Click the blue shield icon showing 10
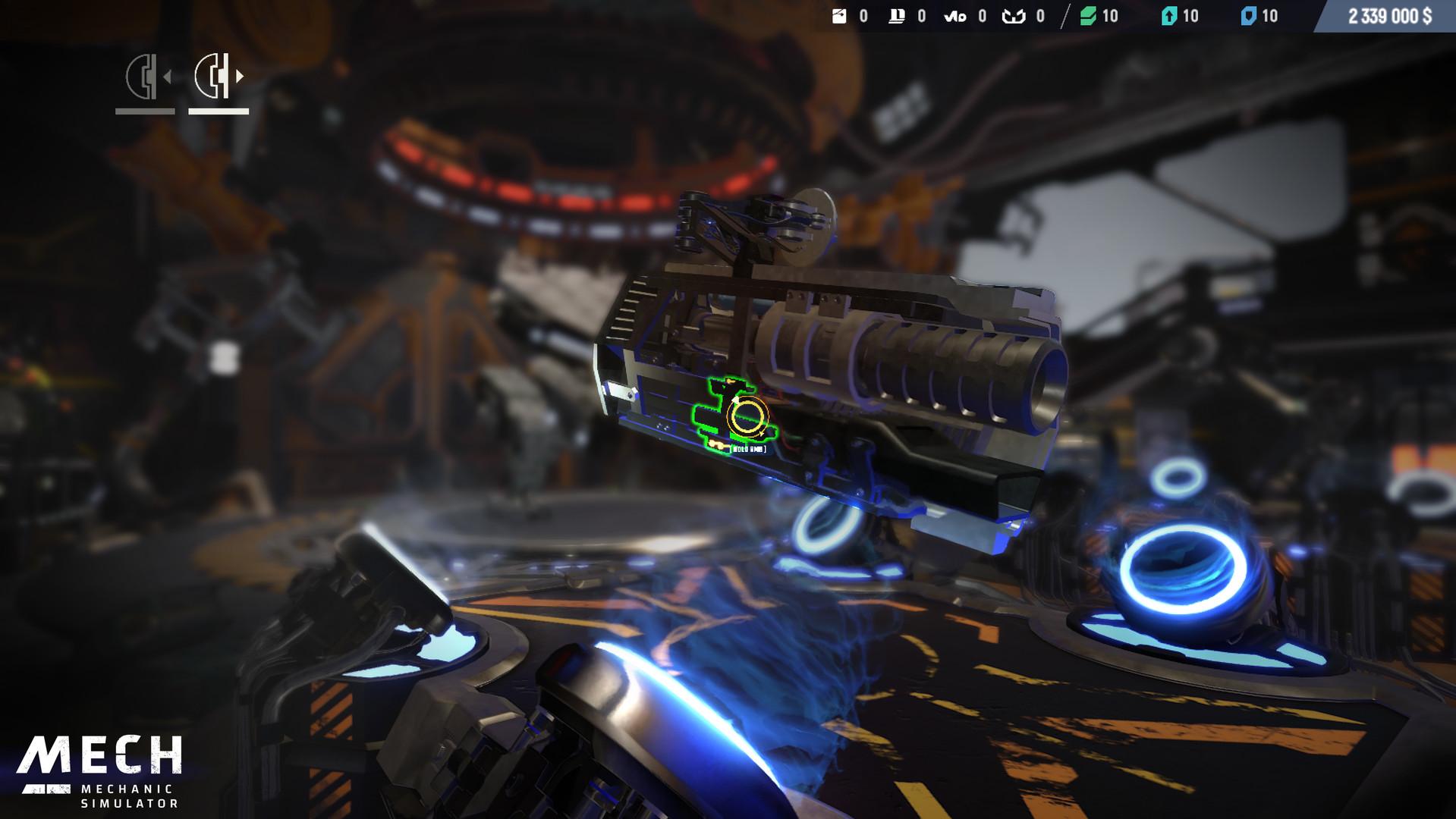 click(x=1248, y=17)
